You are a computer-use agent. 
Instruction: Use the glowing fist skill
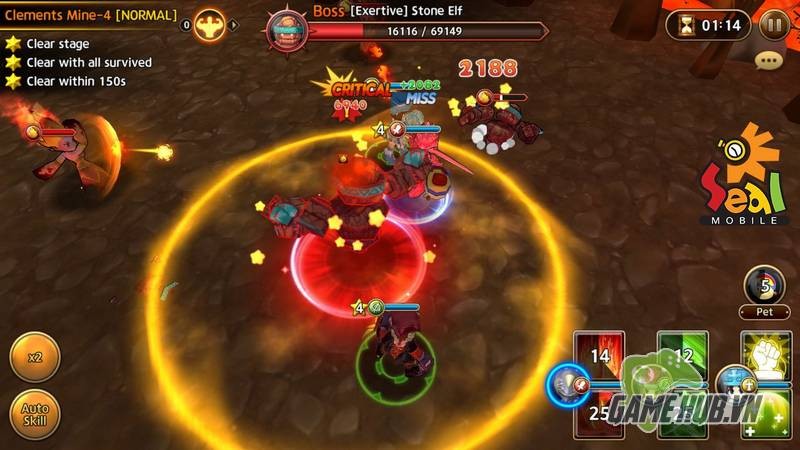tap(766, 356)
